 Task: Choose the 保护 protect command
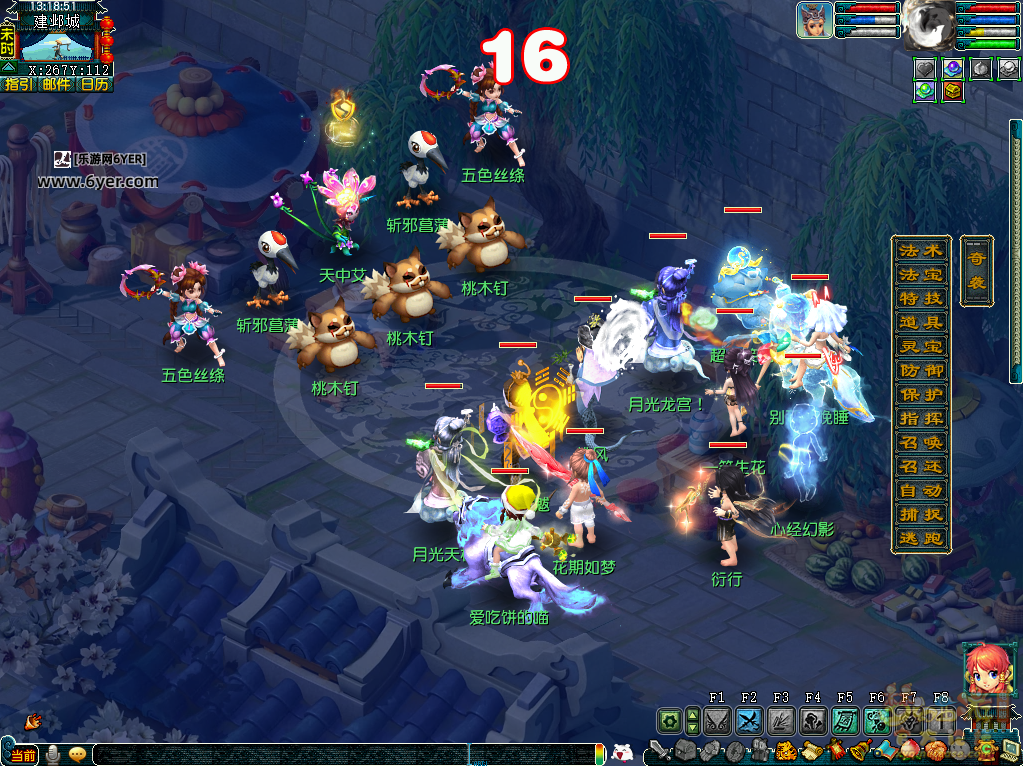click(x=921, y=394)
